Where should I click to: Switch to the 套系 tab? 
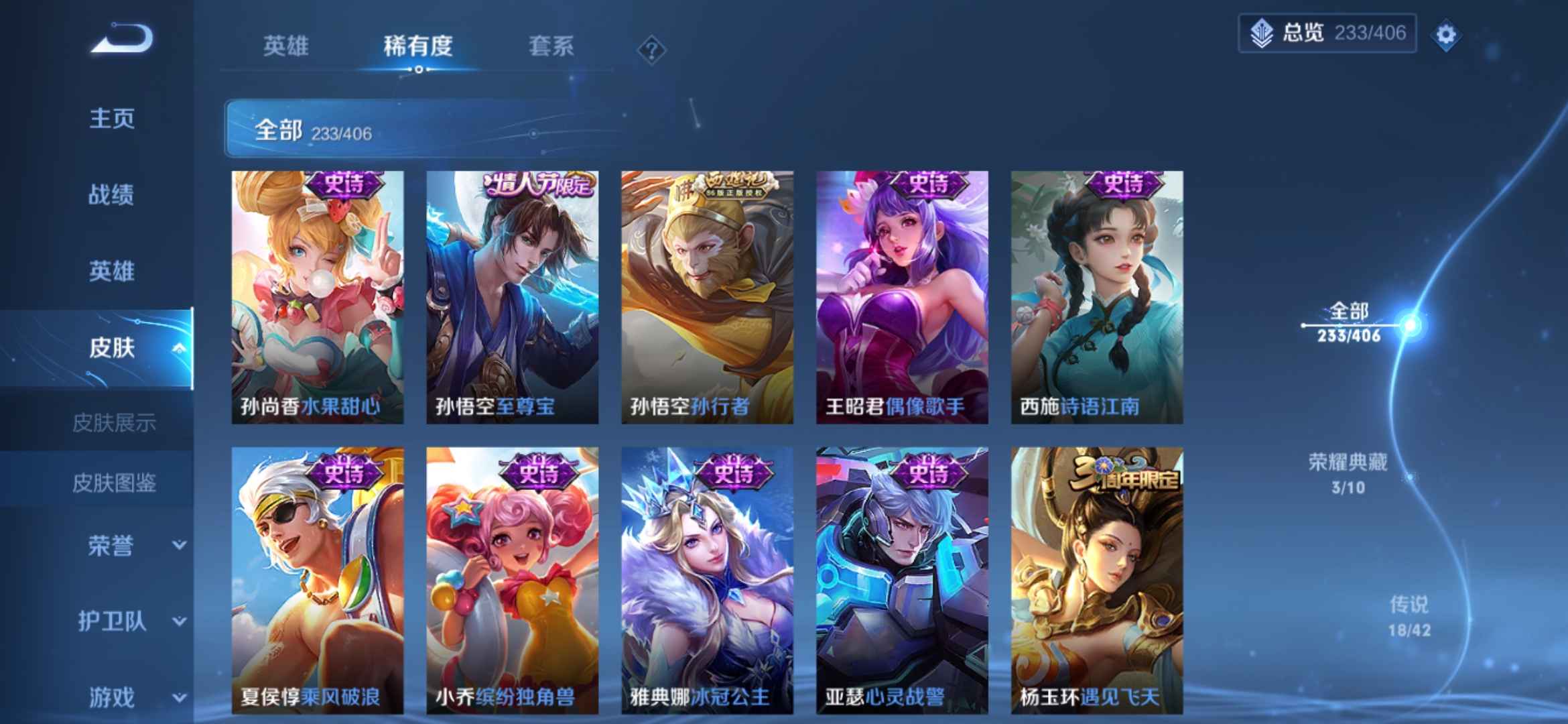(552, 47)
